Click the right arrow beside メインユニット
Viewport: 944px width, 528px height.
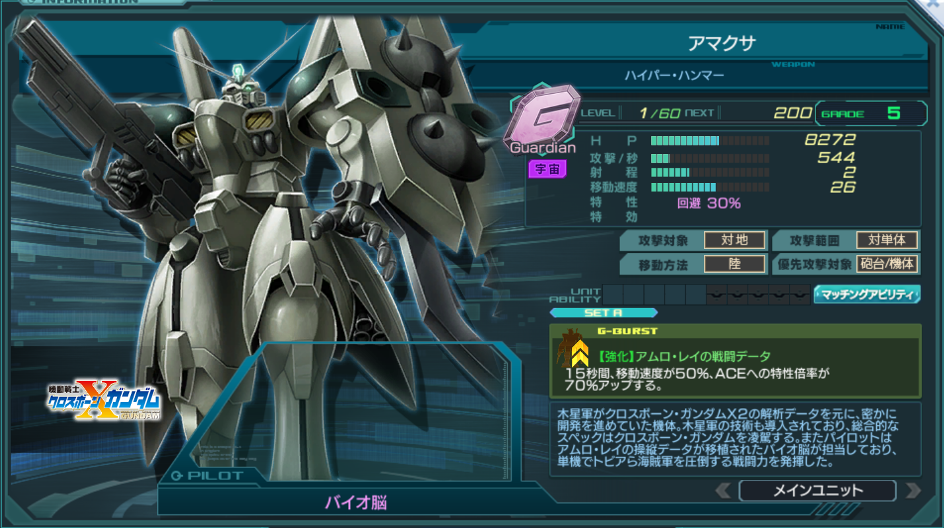[x=911, y=490]
